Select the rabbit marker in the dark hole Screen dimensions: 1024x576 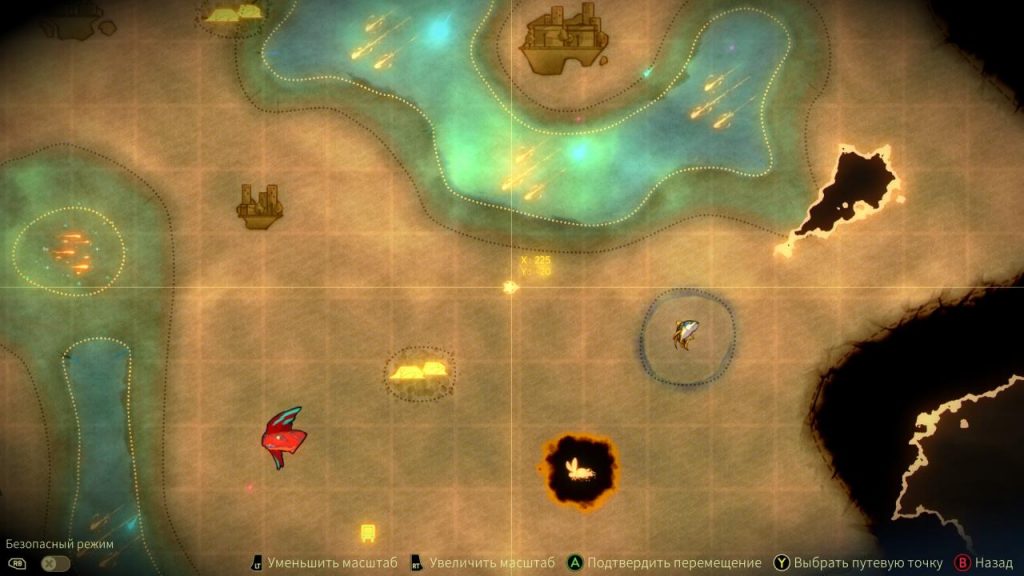tap(580, 467)
